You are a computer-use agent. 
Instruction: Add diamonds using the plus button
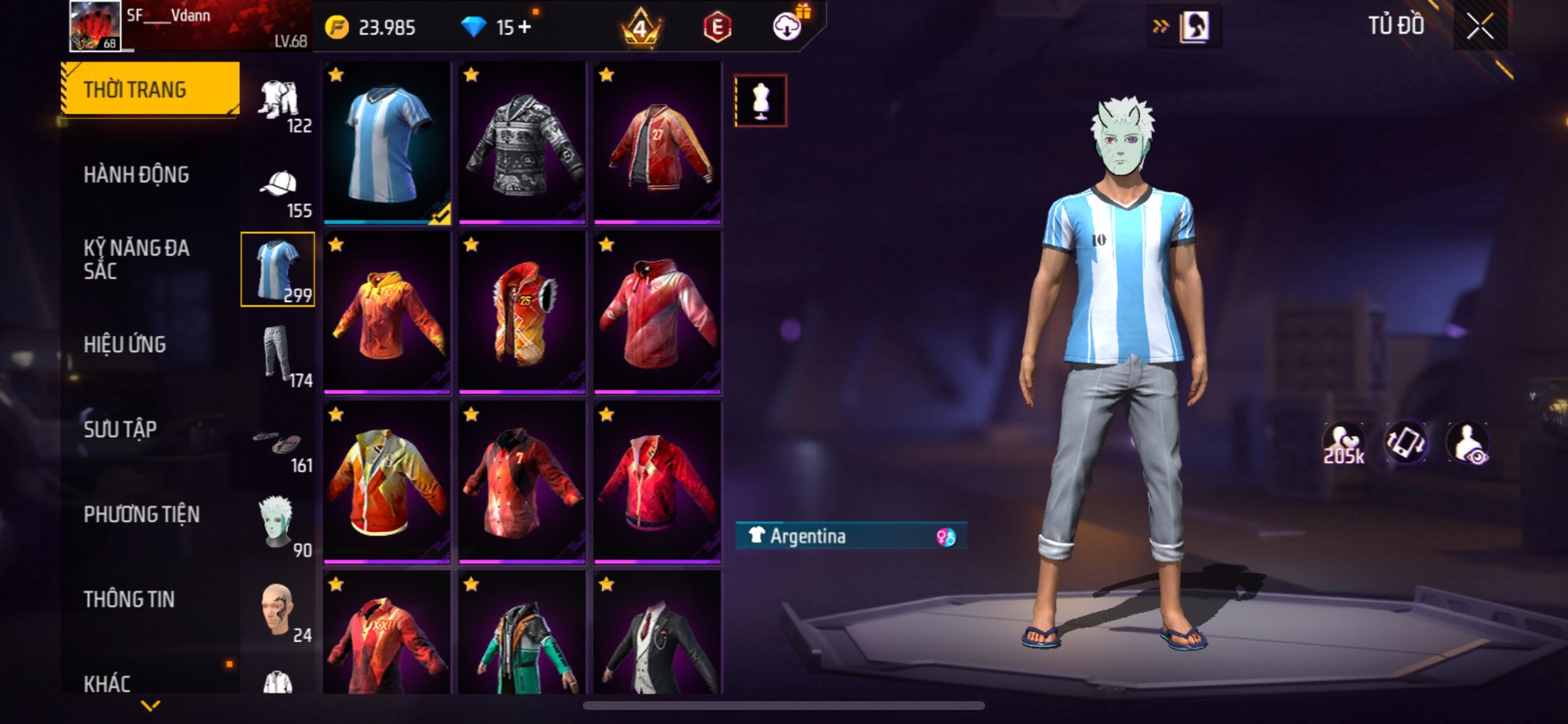524,27
